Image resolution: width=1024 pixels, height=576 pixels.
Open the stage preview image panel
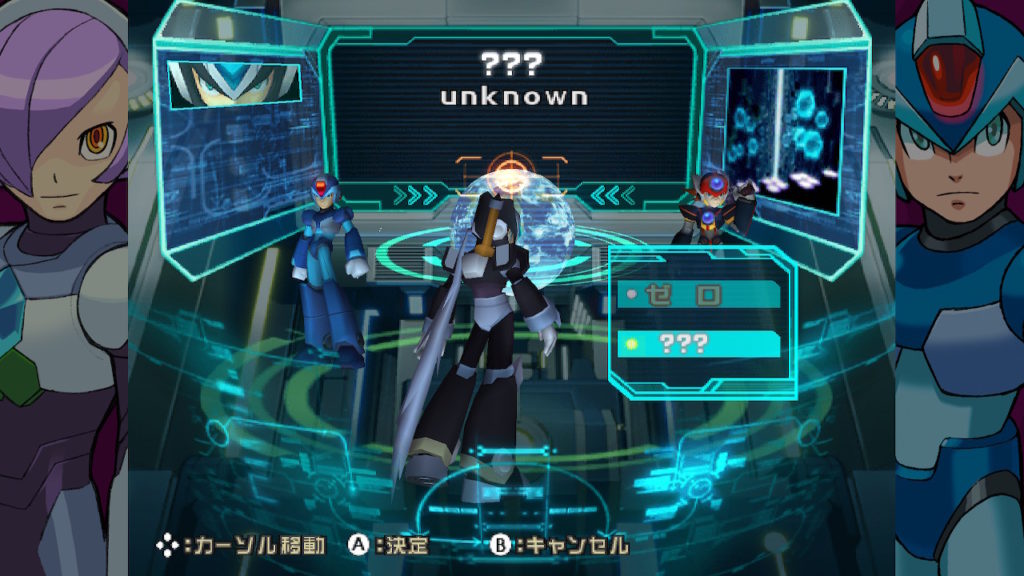pyautogui.click(x=784, y=139)
